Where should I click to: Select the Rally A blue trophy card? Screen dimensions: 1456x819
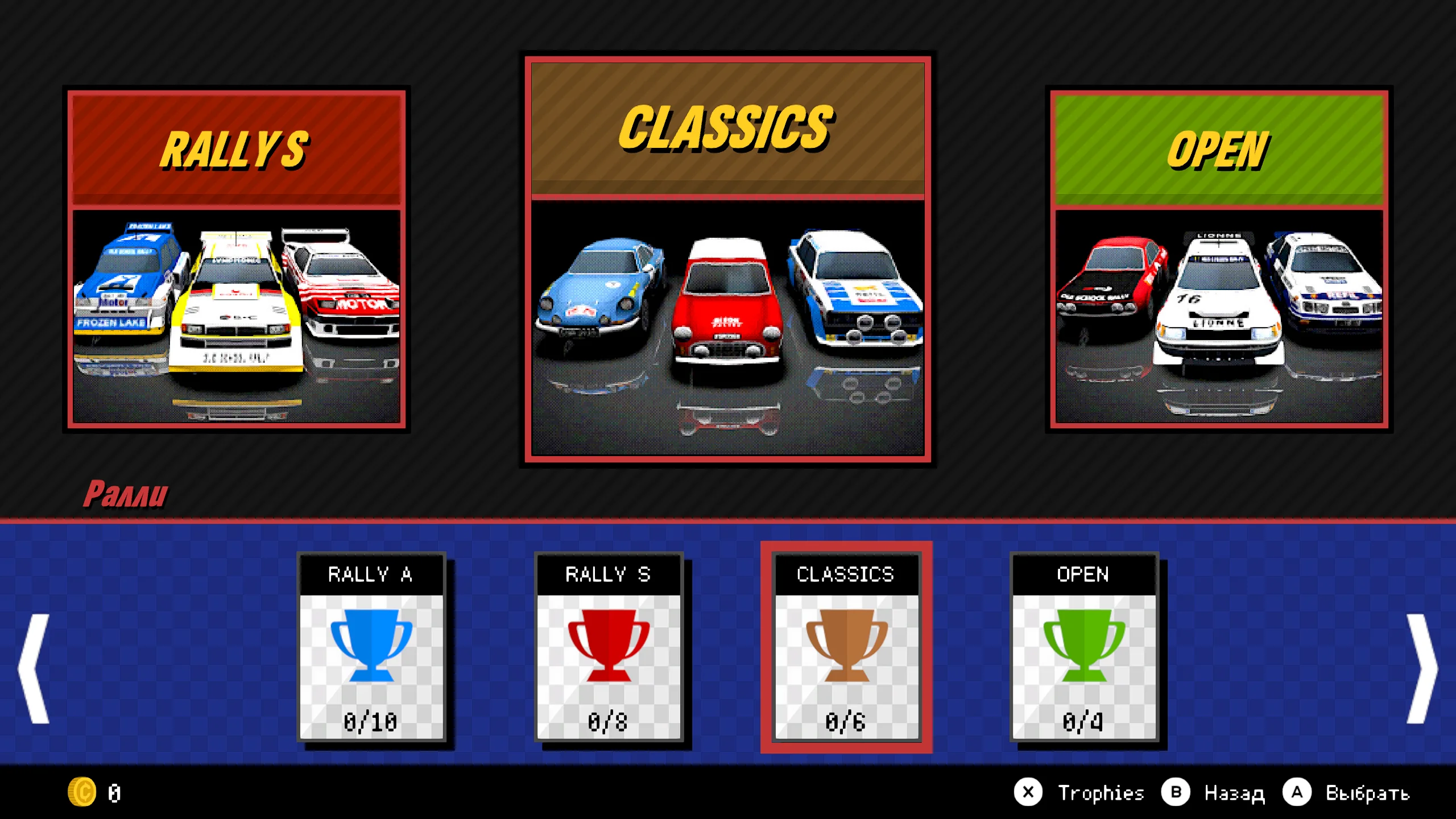[371, 647]
